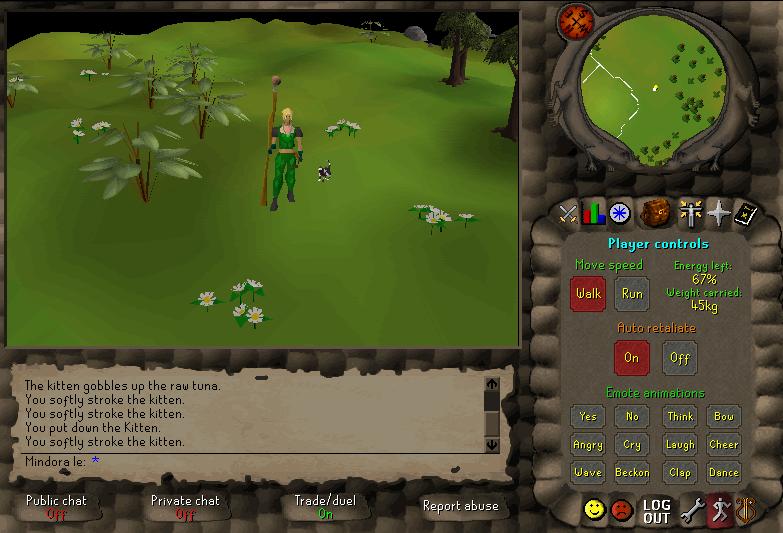Select the Walk move speed button

click(588, 294)
